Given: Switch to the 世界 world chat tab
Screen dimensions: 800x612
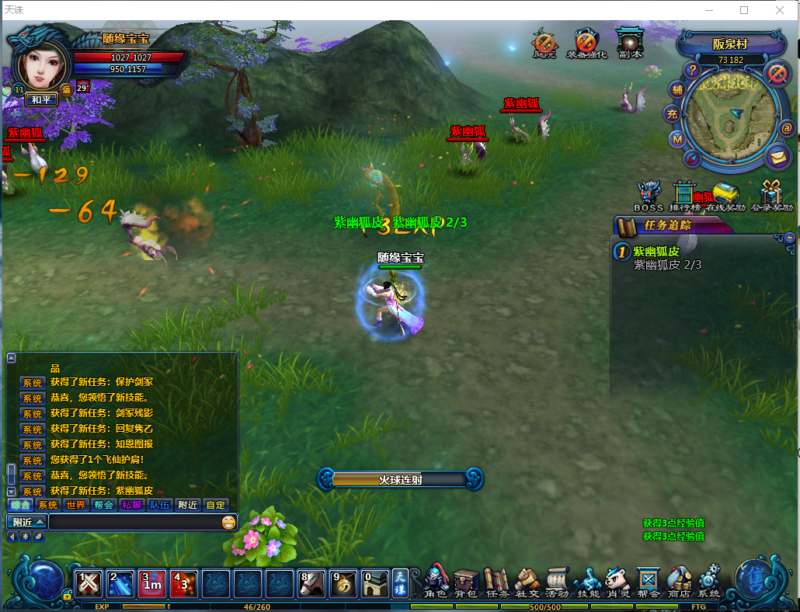Looking at the screenshot, I should (76, 505).
